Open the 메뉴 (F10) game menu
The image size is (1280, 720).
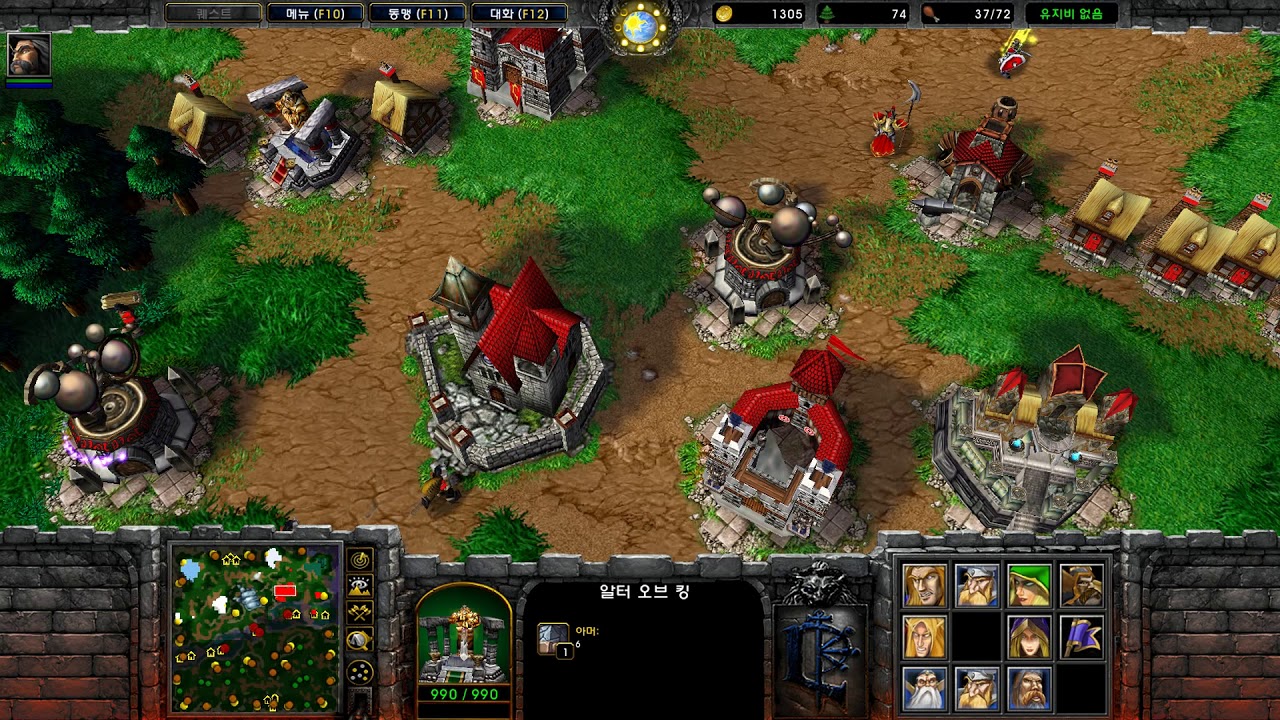pyautogui.click(x=315, y=14)
